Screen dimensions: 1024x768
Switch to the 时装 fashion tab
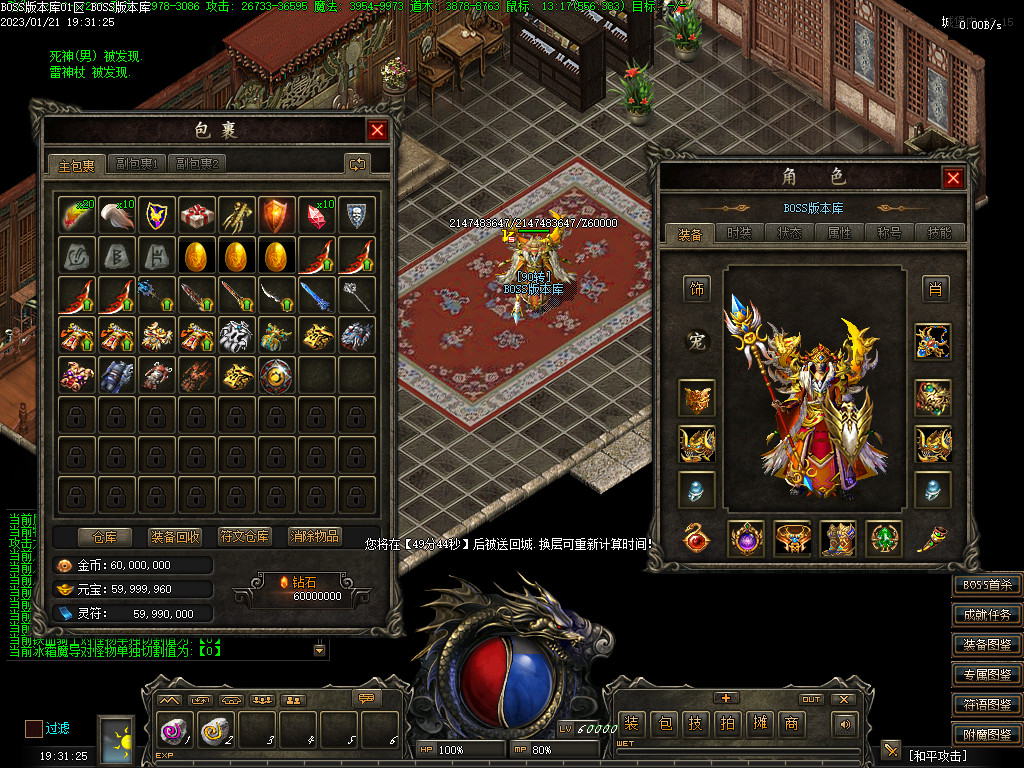740,233
